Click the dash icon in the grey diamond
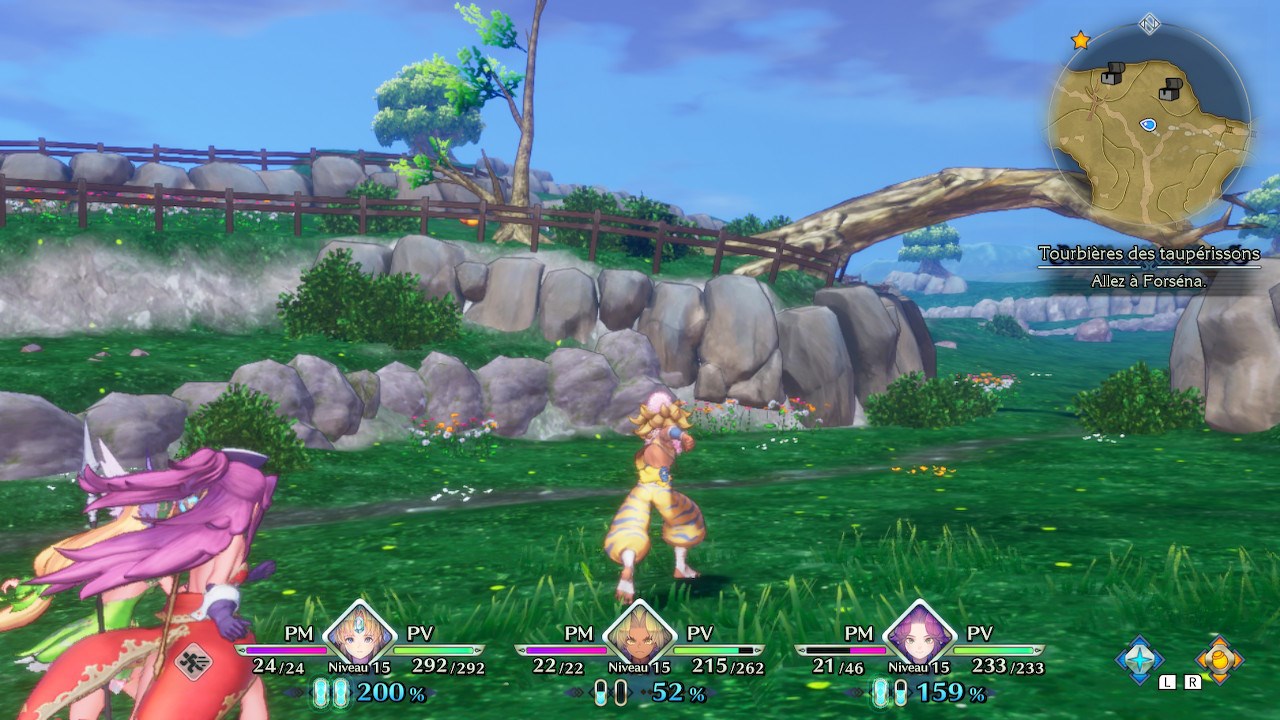Viewport: 1280px width, 720px height. pyautogui.click(x=193, y=661)
